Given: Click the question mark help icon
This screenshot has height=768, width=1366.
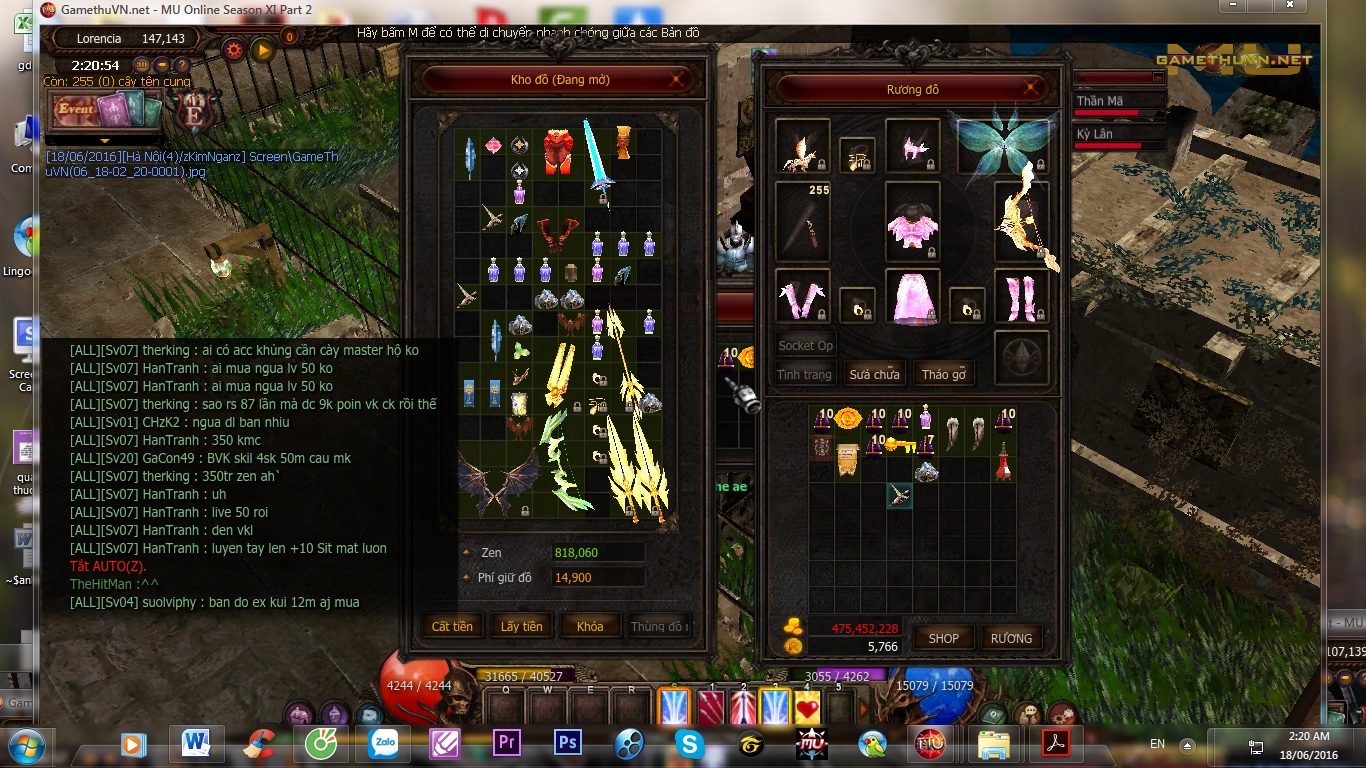Looking at the screenshot, I should (x=182, y=66).
